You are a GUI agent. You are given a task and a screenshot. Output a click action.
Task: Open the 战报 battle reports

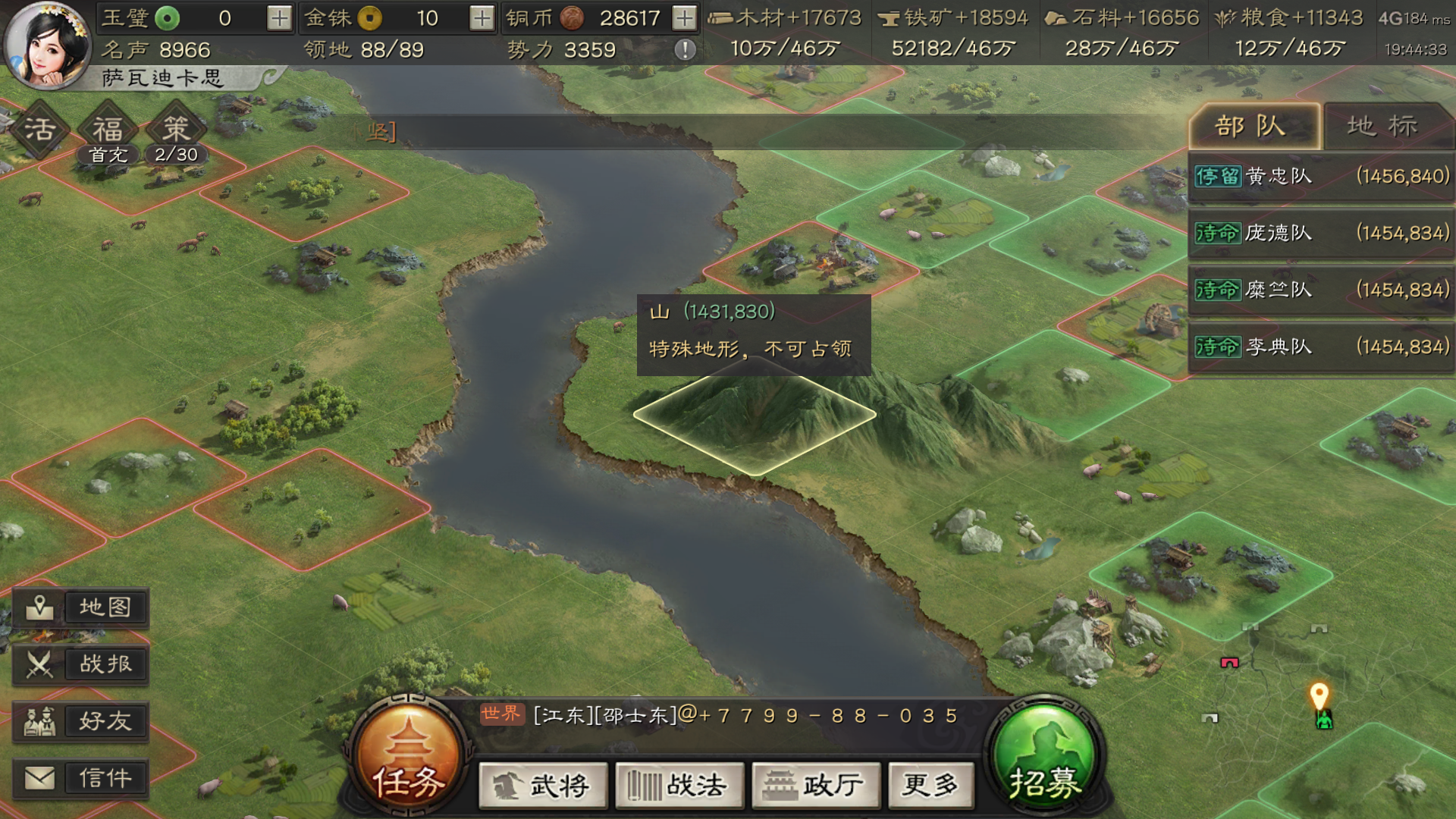tap(81, 664)
